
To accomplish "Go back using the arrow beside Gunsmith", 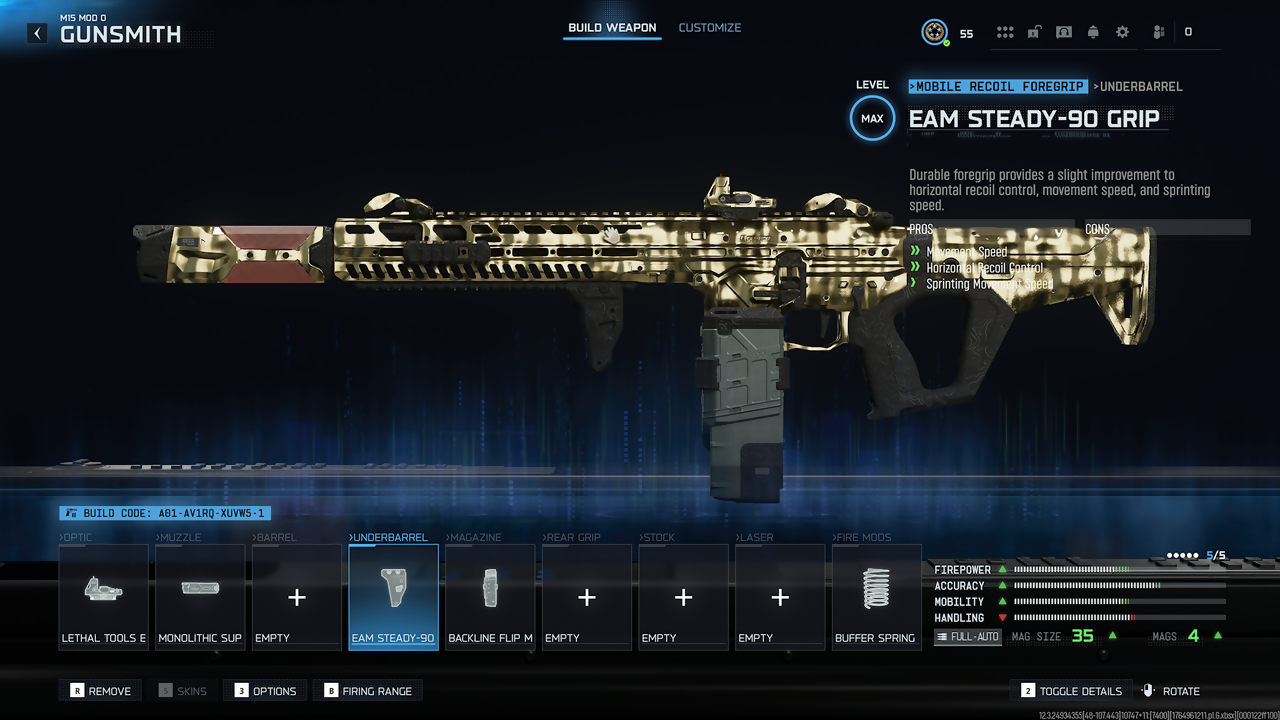I will pos(37,33).
